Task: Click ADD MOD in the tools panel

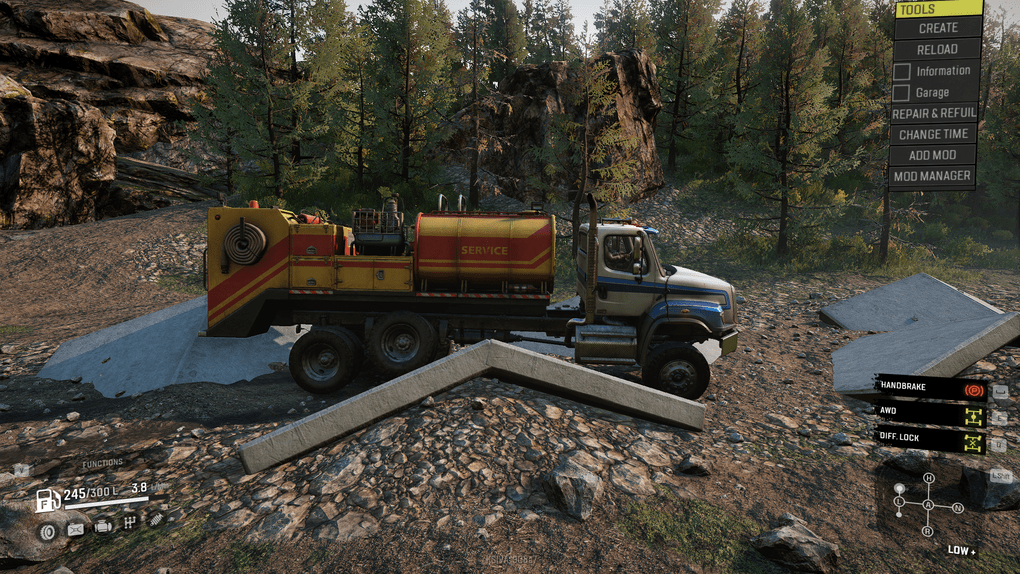Action: click(933, 155)
